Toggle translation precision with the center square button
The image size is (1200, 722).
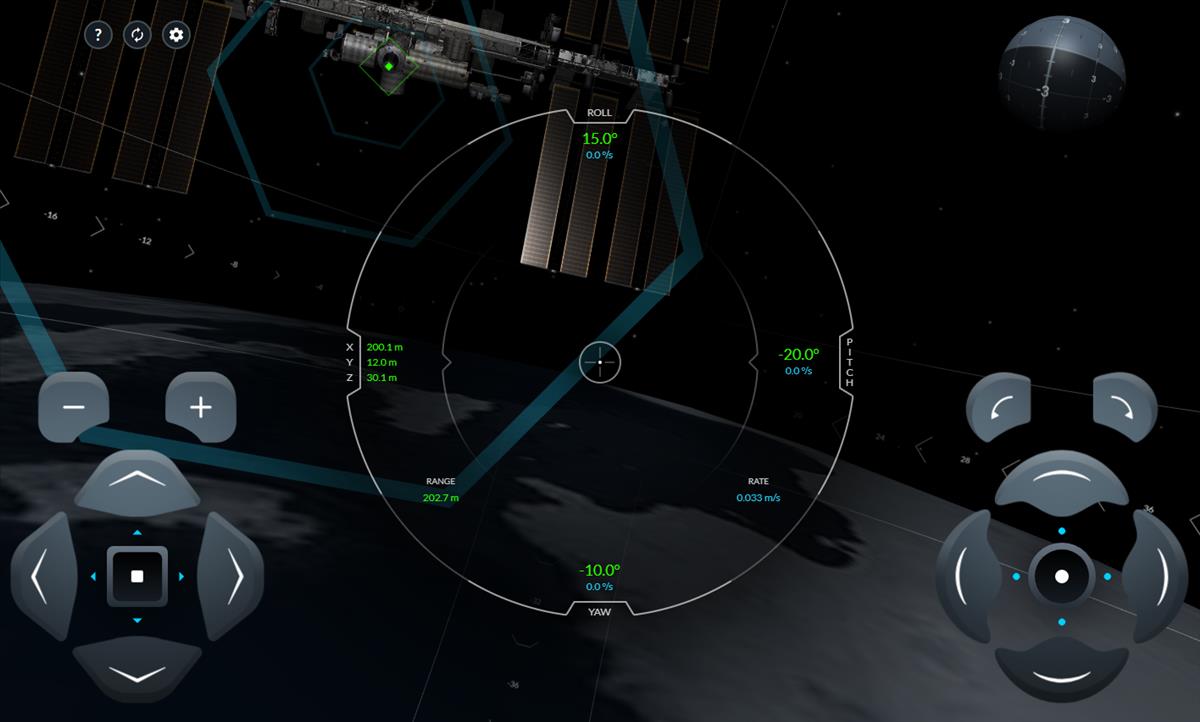tap(137, 577)
